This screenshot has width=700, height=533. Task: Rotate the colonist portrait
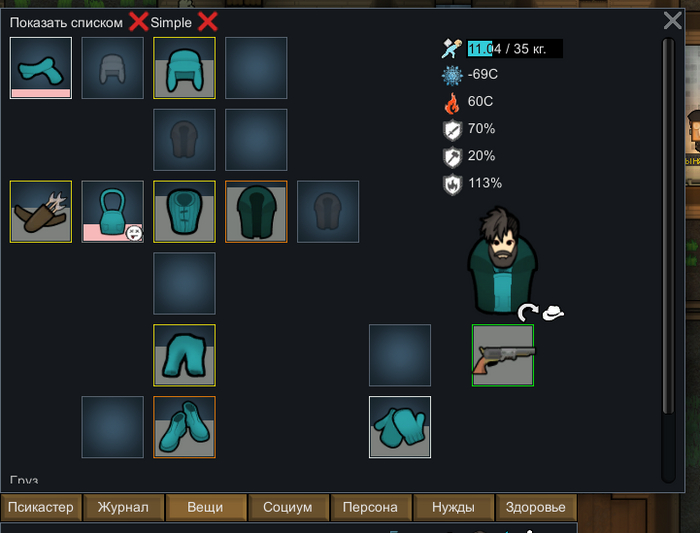(x=527, y=313)
